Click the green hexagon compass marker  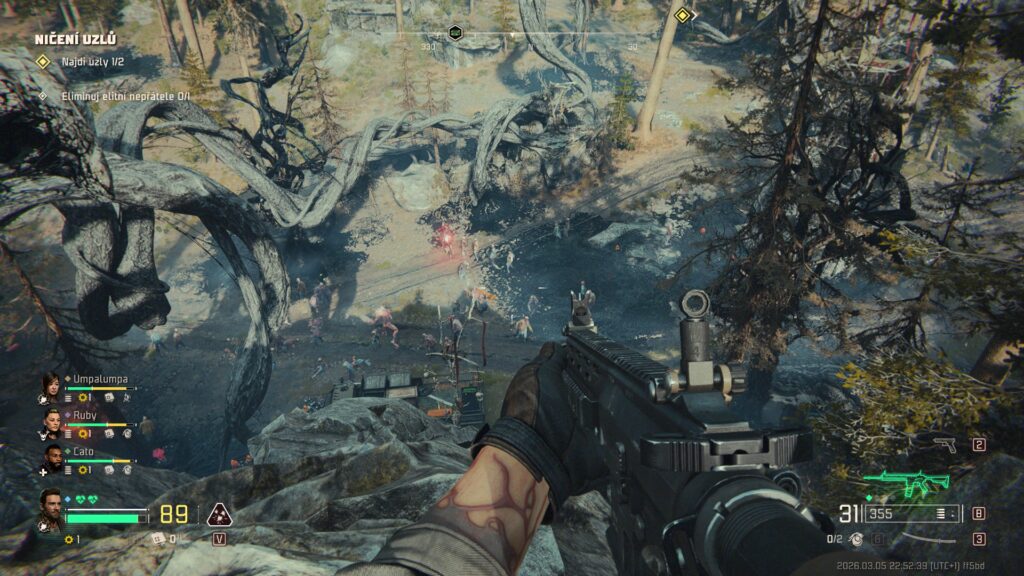pyautogui.click(x=456, y=32)
